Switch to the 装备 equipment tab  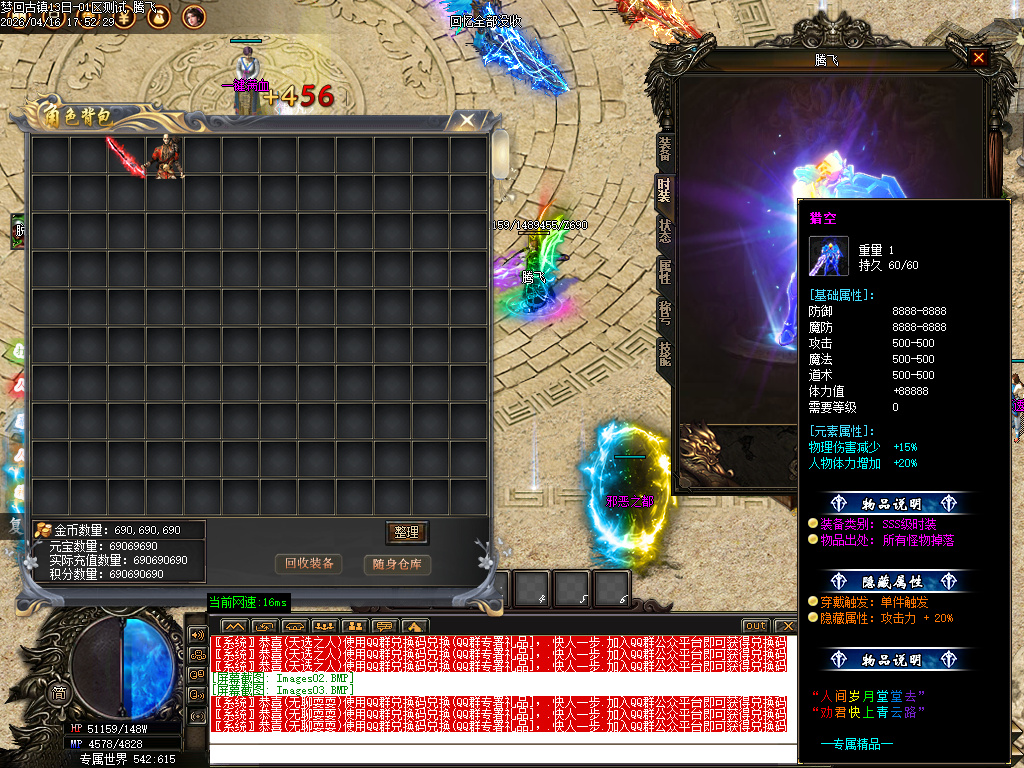[x=664, y=149]
